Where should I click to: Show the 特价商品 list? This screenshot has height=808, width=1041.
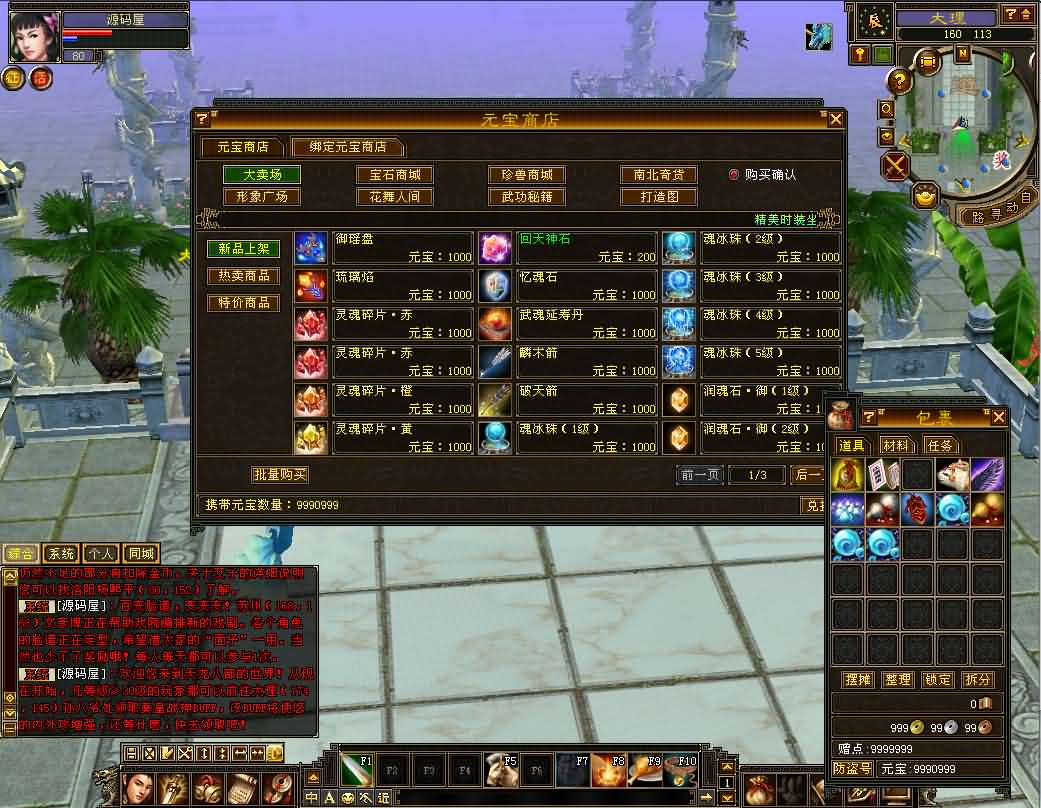[243, 303]
